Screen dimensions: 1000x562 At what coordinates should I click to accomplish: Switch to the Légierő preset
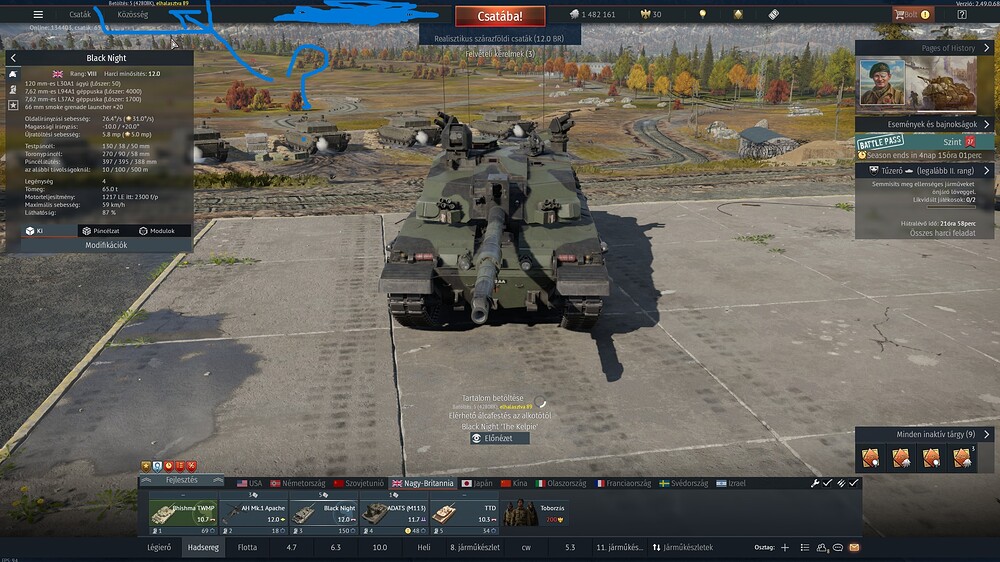159,548
